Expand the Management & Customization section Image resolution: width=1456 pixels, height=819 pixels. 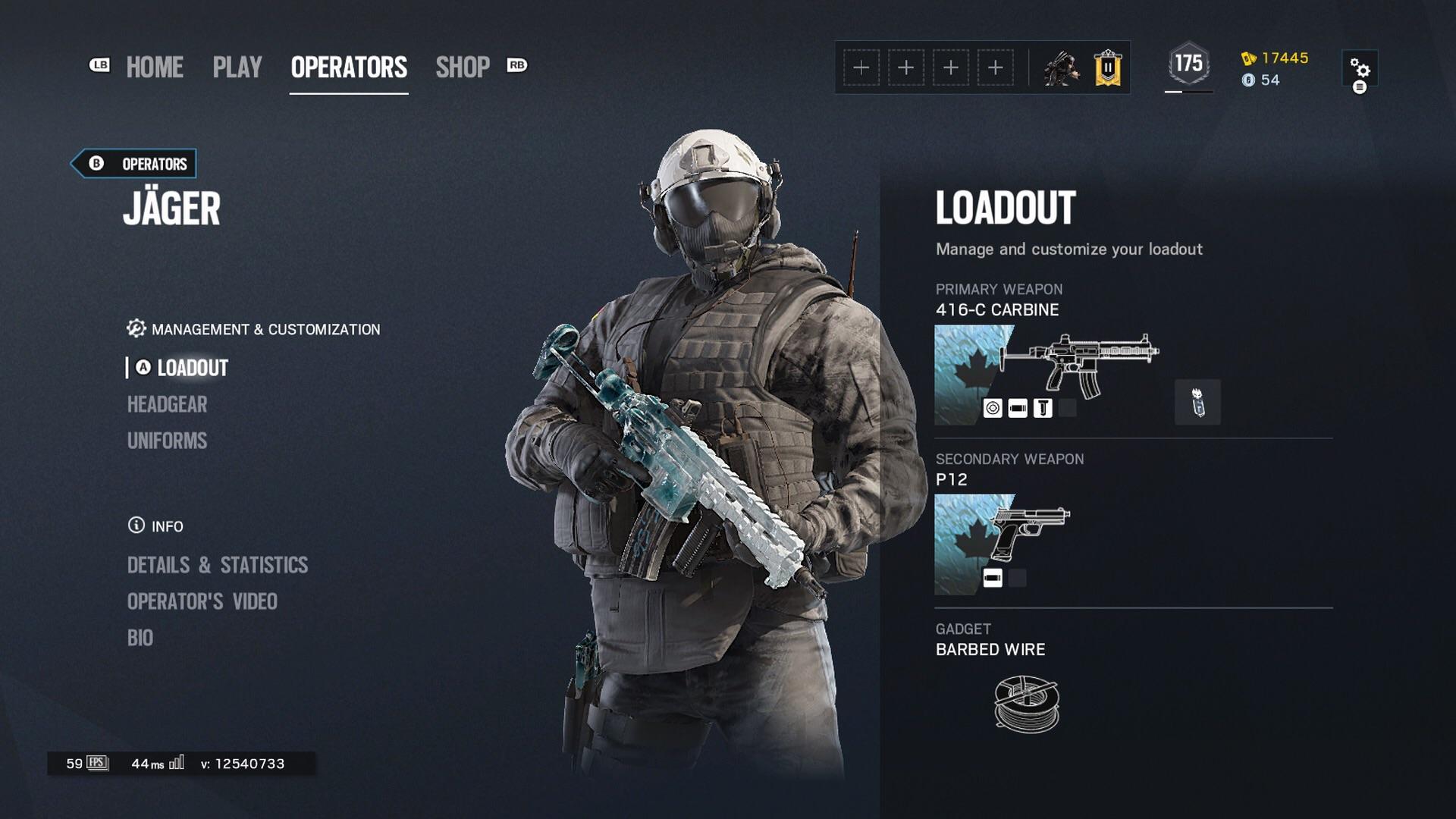coord(253,329)
